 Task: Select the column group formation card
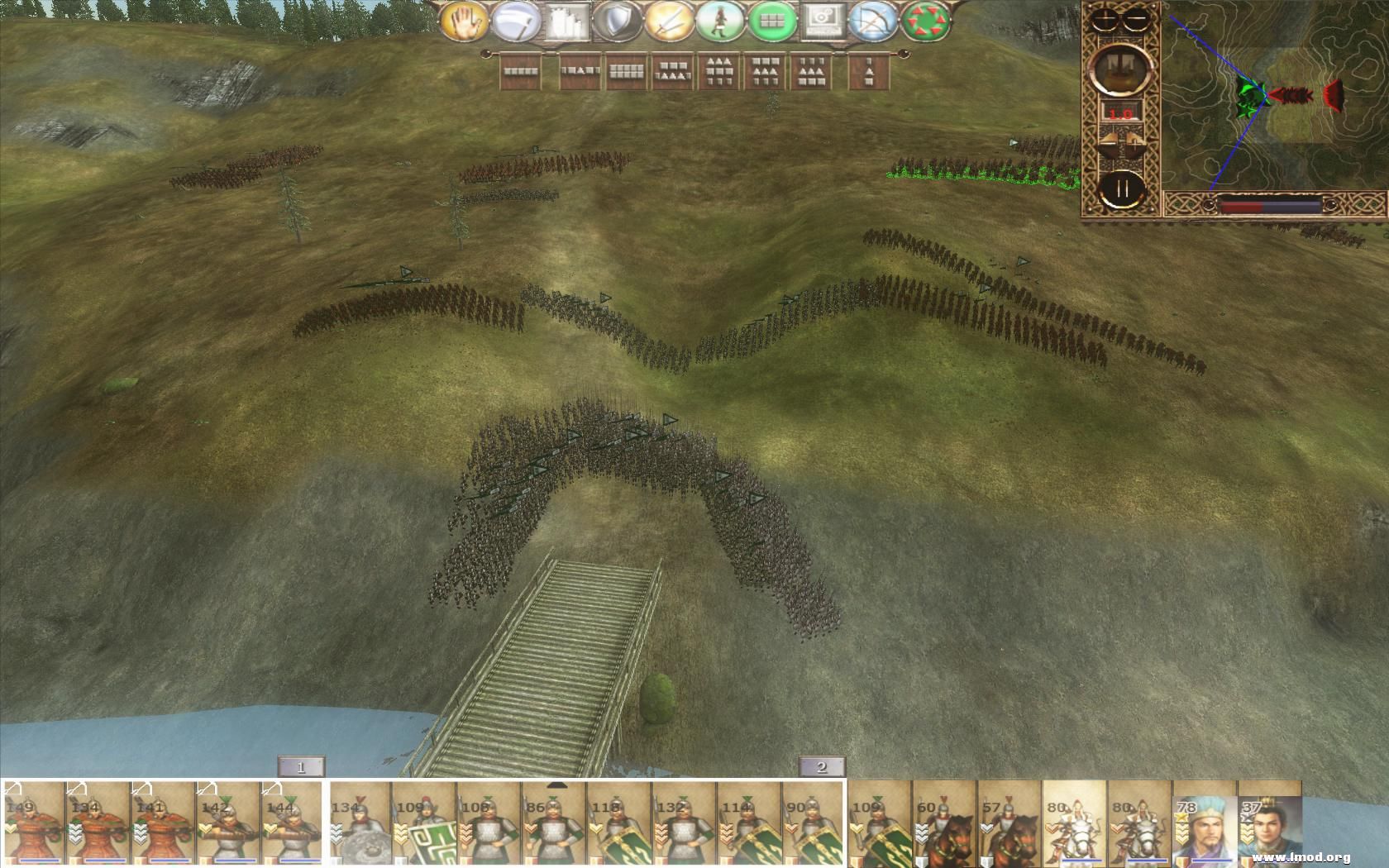point(869,73)
